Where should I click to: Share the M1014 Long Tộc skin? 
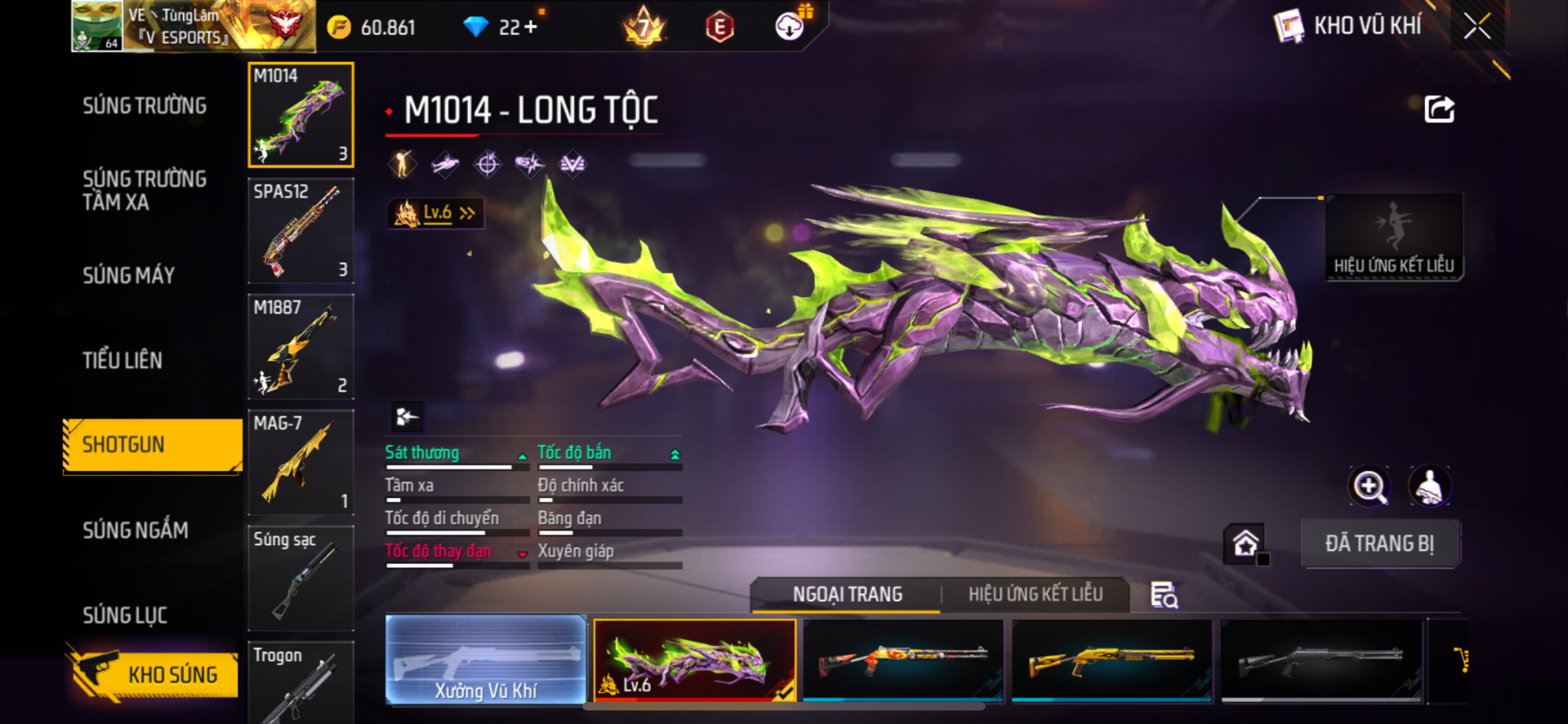pos(1439,109)
